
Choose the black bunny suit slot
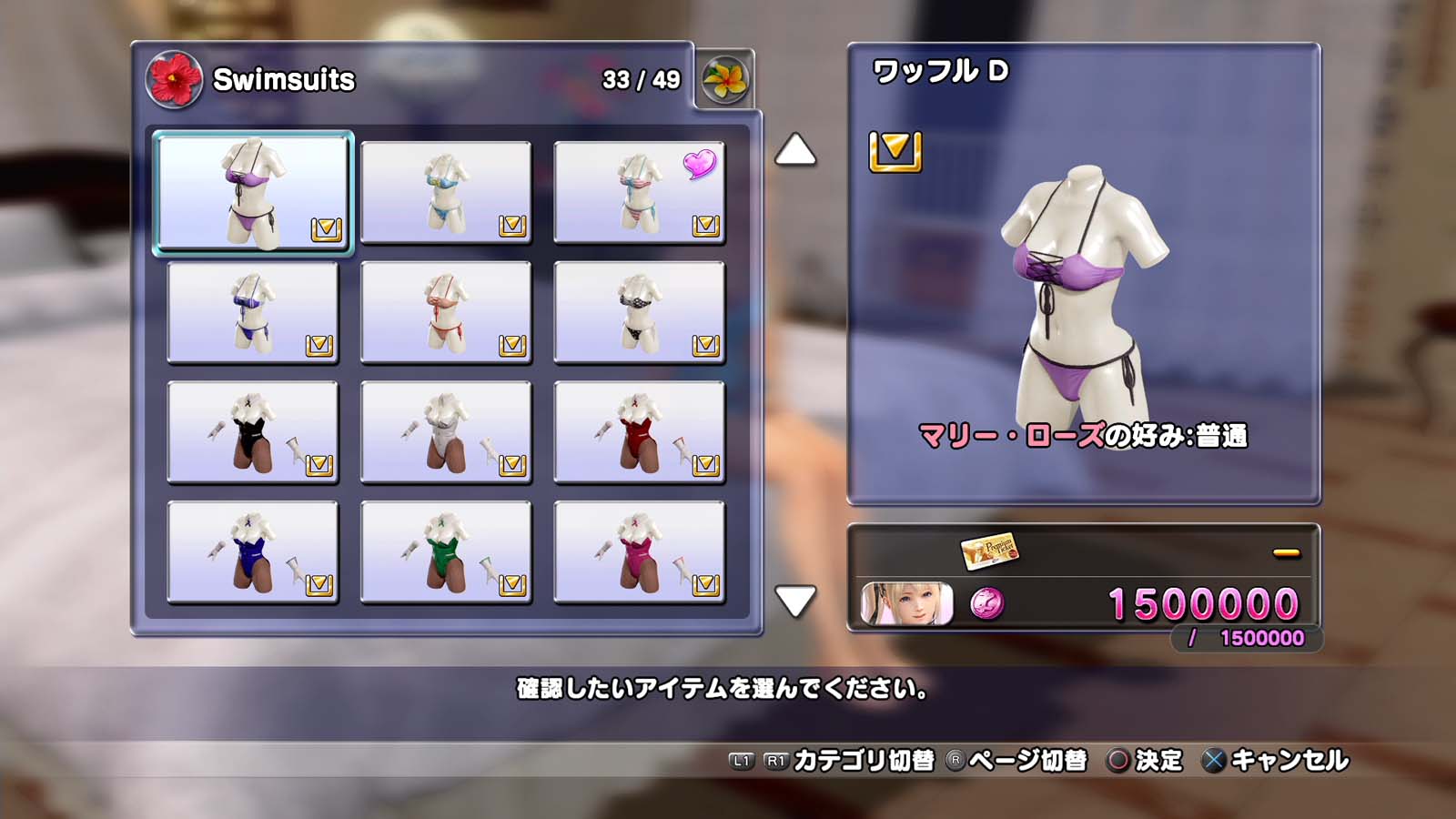tap(253, 432)
